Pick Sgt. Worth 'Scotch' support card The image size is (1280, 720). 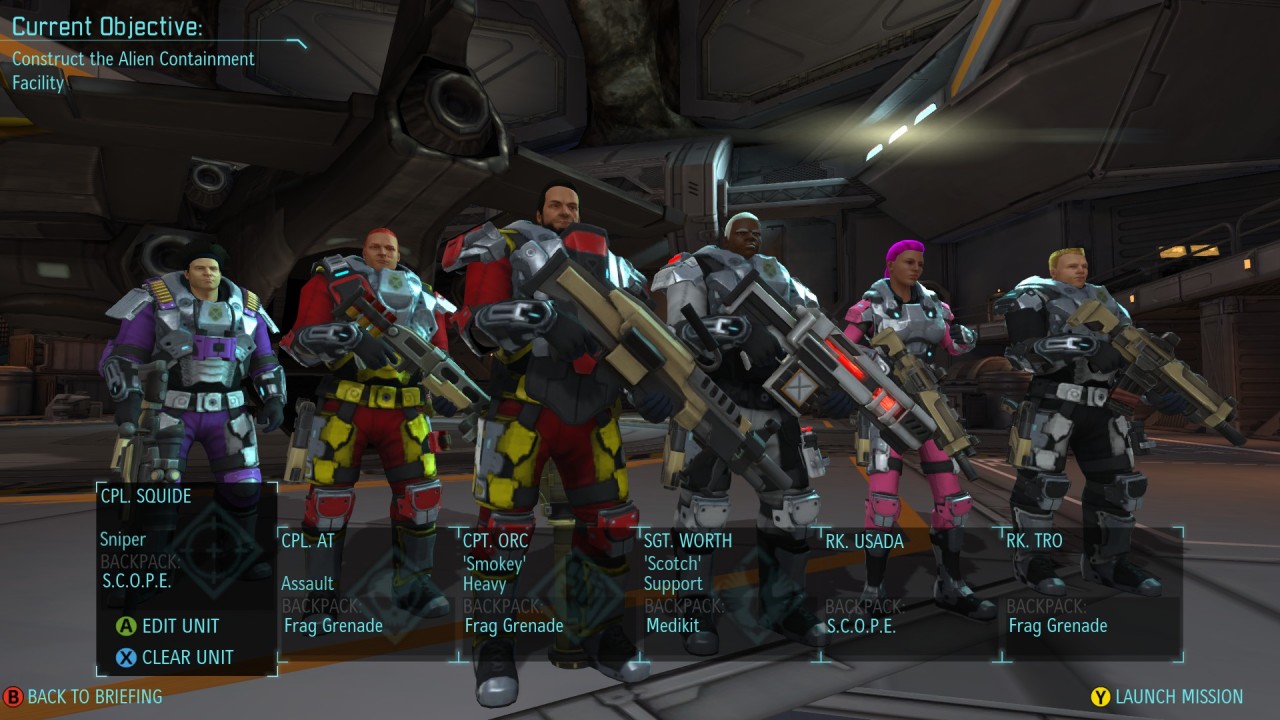pyautogui.click(x=729, y=592)
